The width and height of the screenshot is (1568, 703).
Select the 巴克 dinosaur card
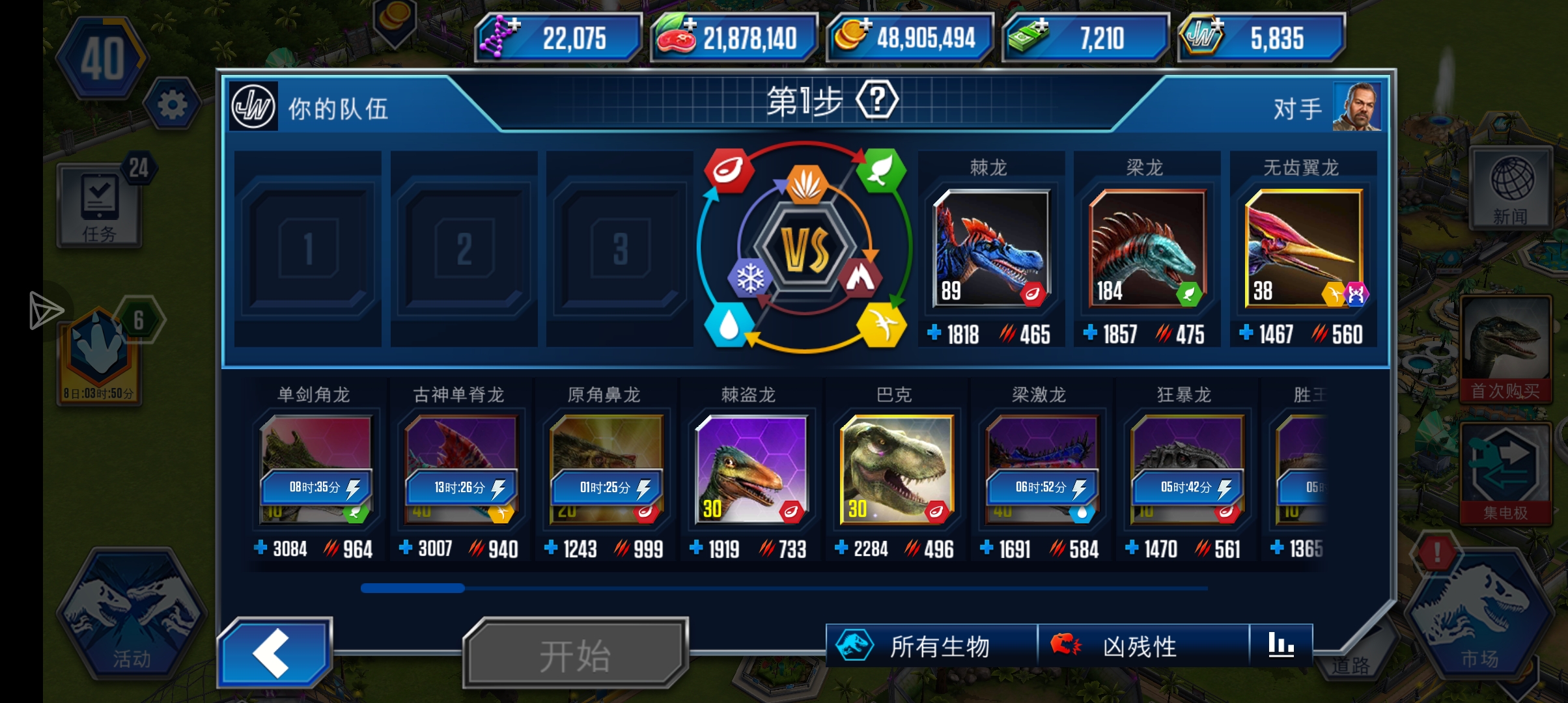tap(895, 469)
